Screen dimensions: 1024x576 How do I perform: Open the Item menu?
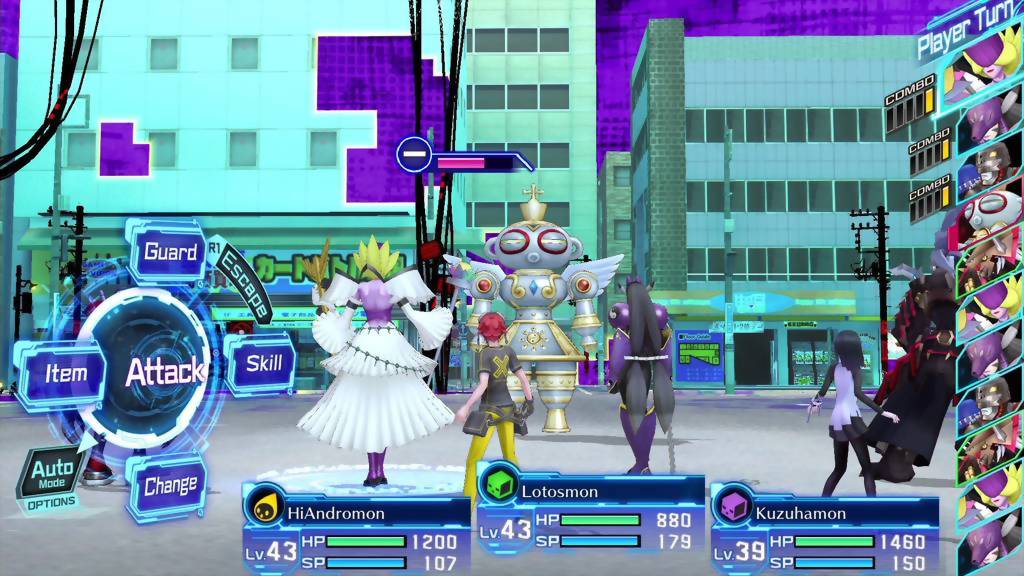[64, 373]
